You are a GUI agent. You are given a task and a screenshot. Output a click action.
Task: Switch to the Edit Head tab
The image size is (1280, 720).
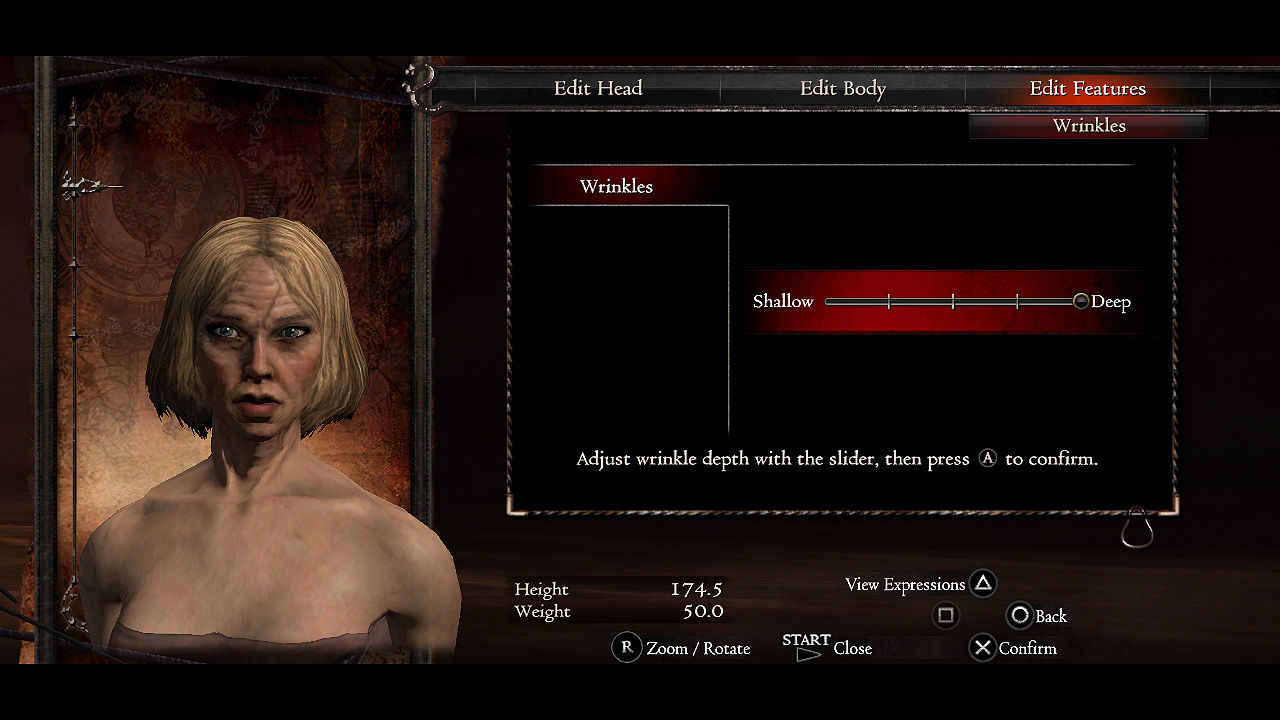[598, 89]
